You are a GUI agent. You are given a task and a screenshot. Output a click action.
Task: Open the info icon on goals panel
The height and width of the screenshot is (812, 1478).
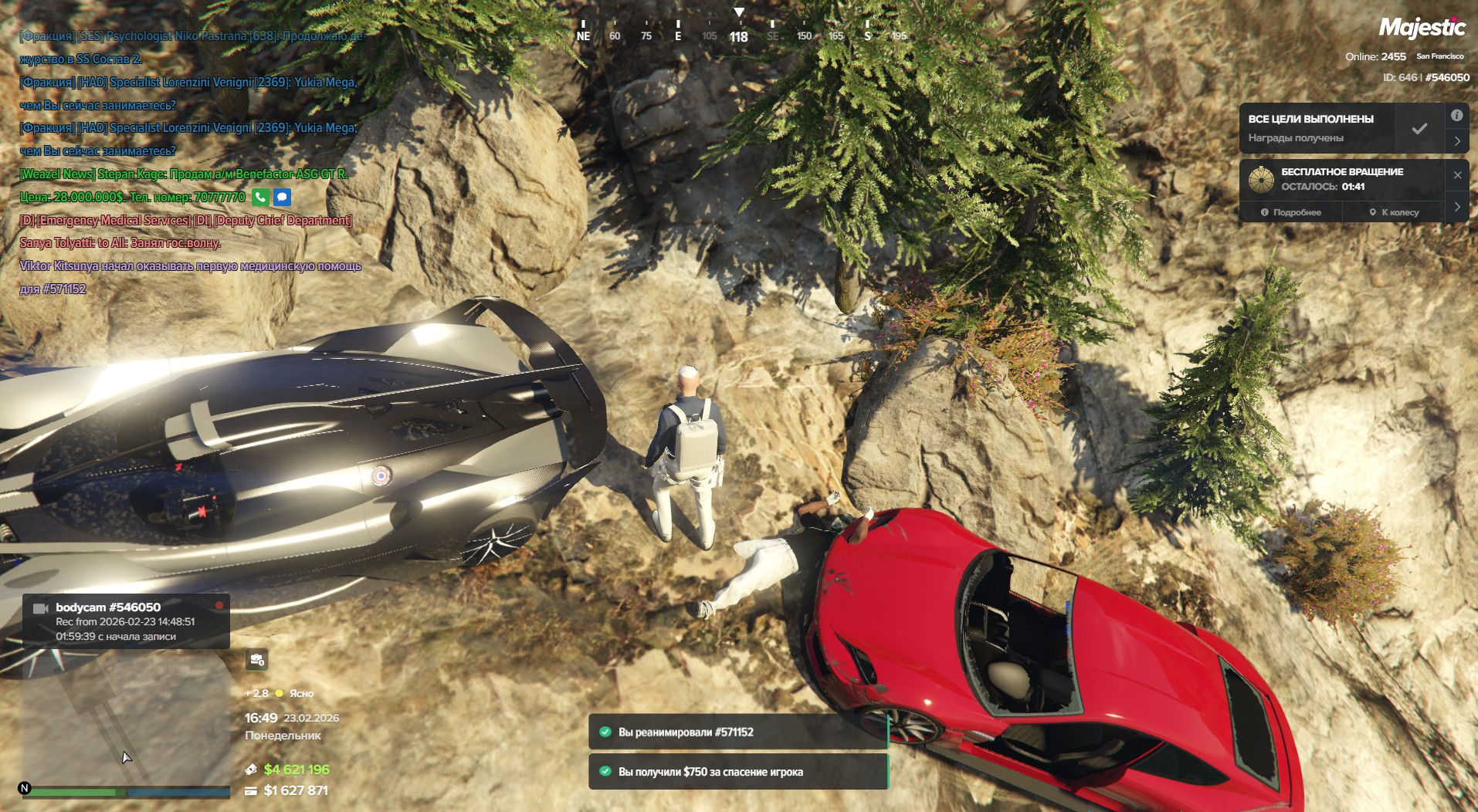click(1456, 116)
